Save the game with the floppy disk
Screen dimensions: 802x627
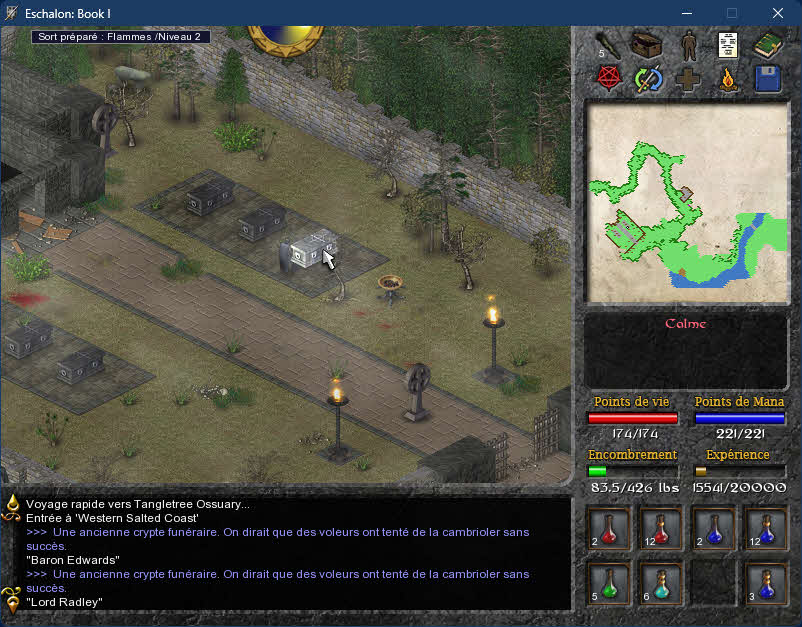pos(768,80)
